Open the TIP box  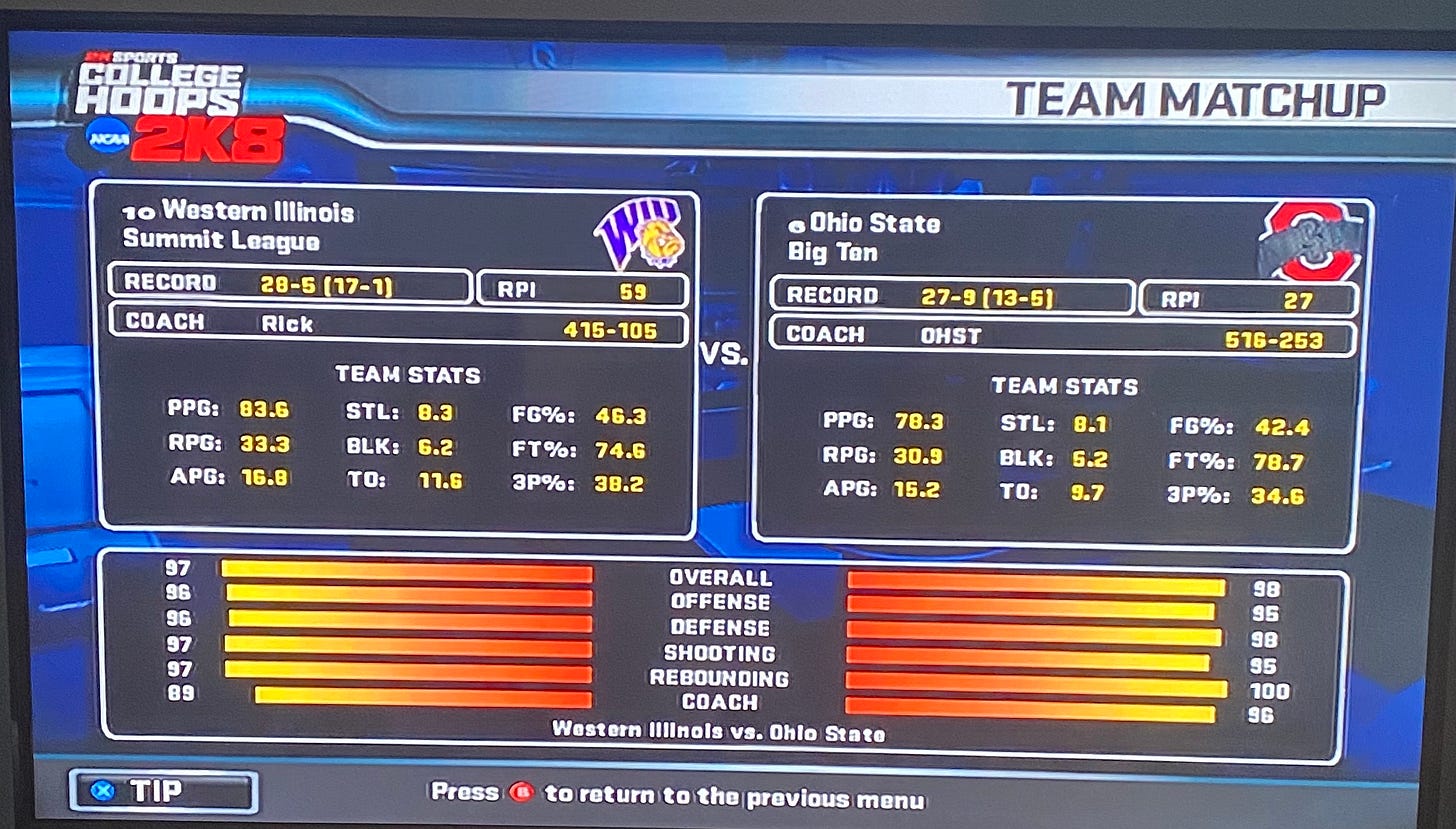tap(163, 792)
